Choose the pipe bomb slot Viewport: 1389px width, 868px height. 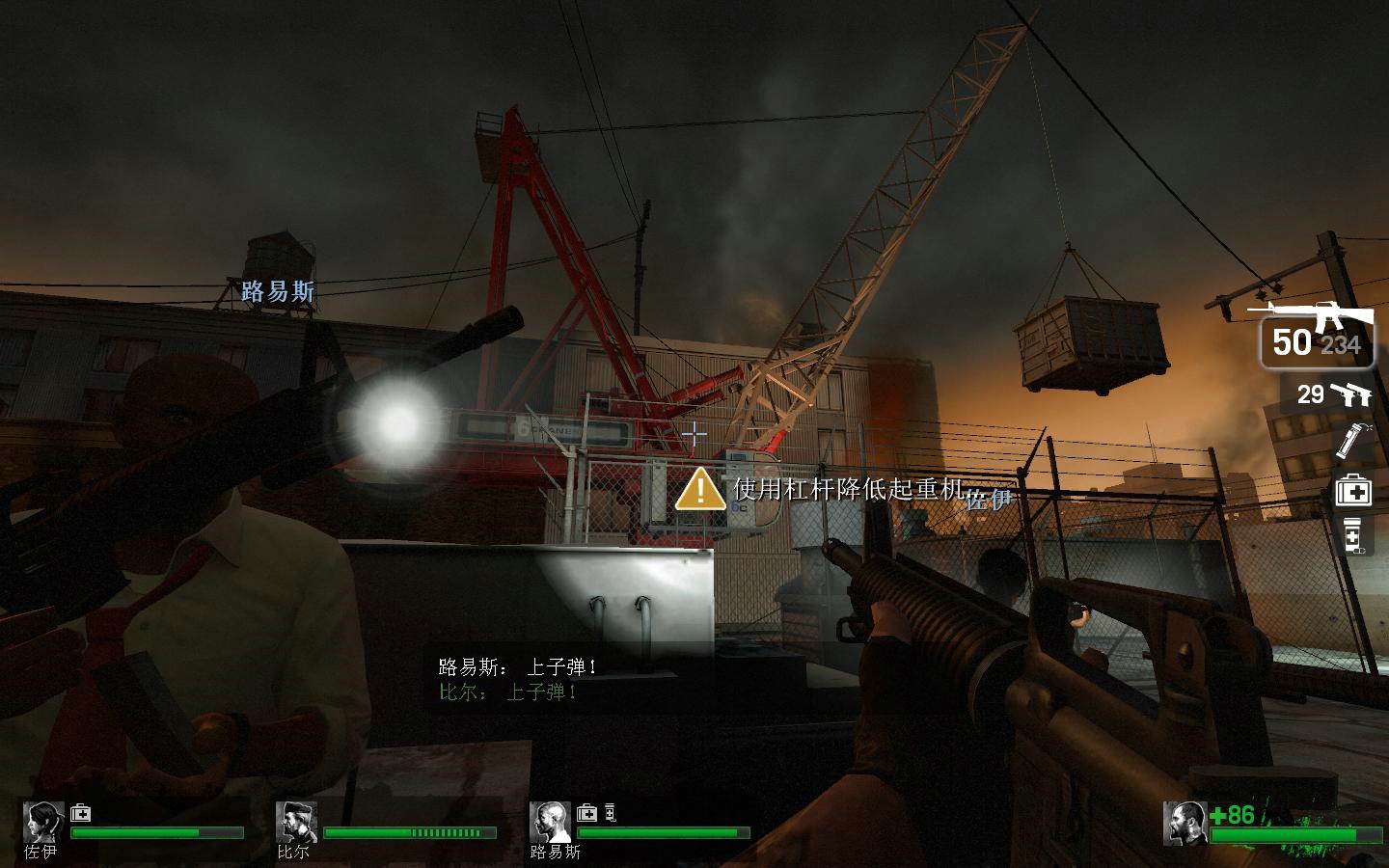pyautogui.click(x=1349, y=440)
